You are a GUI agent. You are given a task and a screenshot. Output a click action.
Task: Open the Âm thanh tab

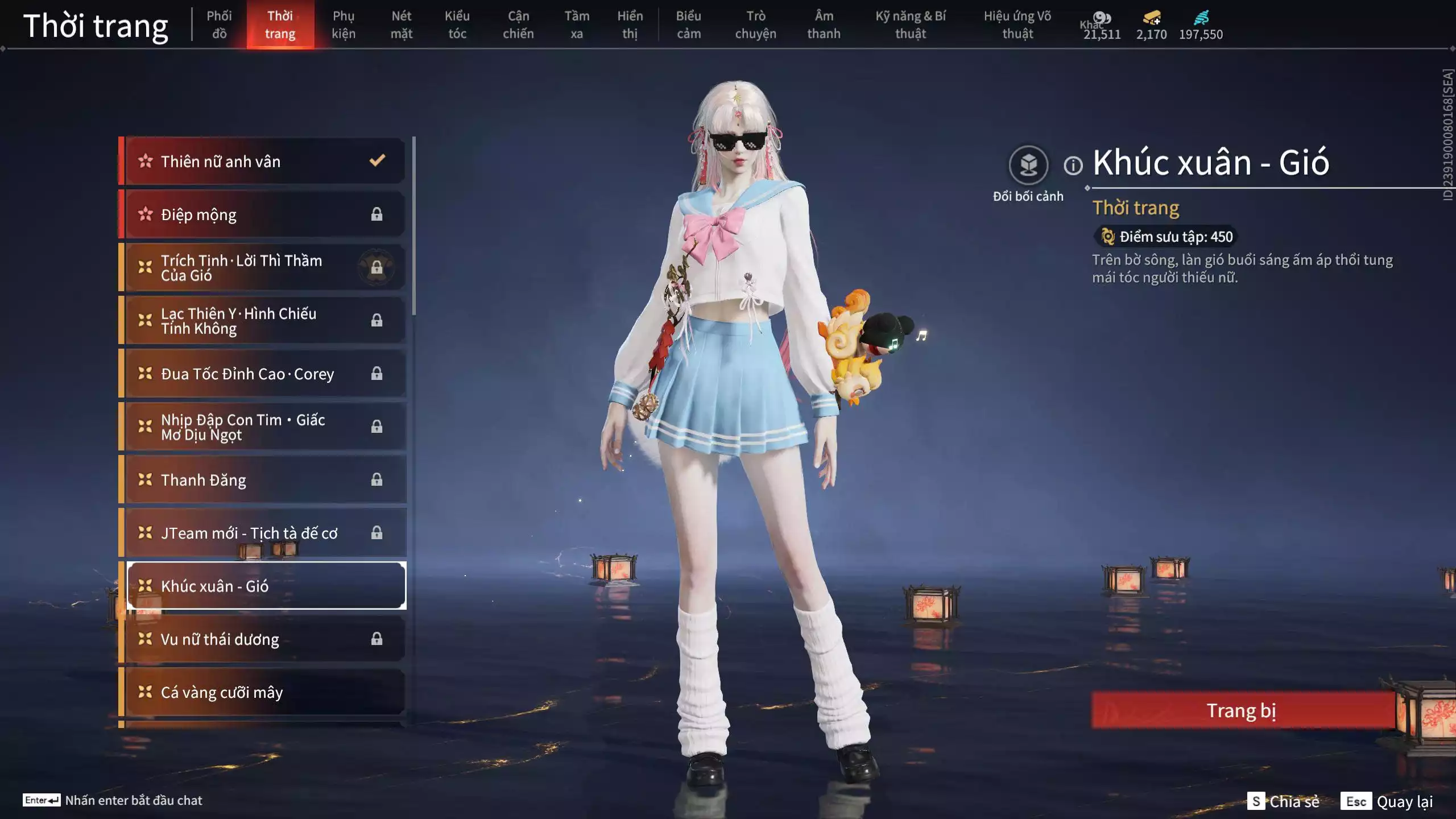[x=824, y=25]
